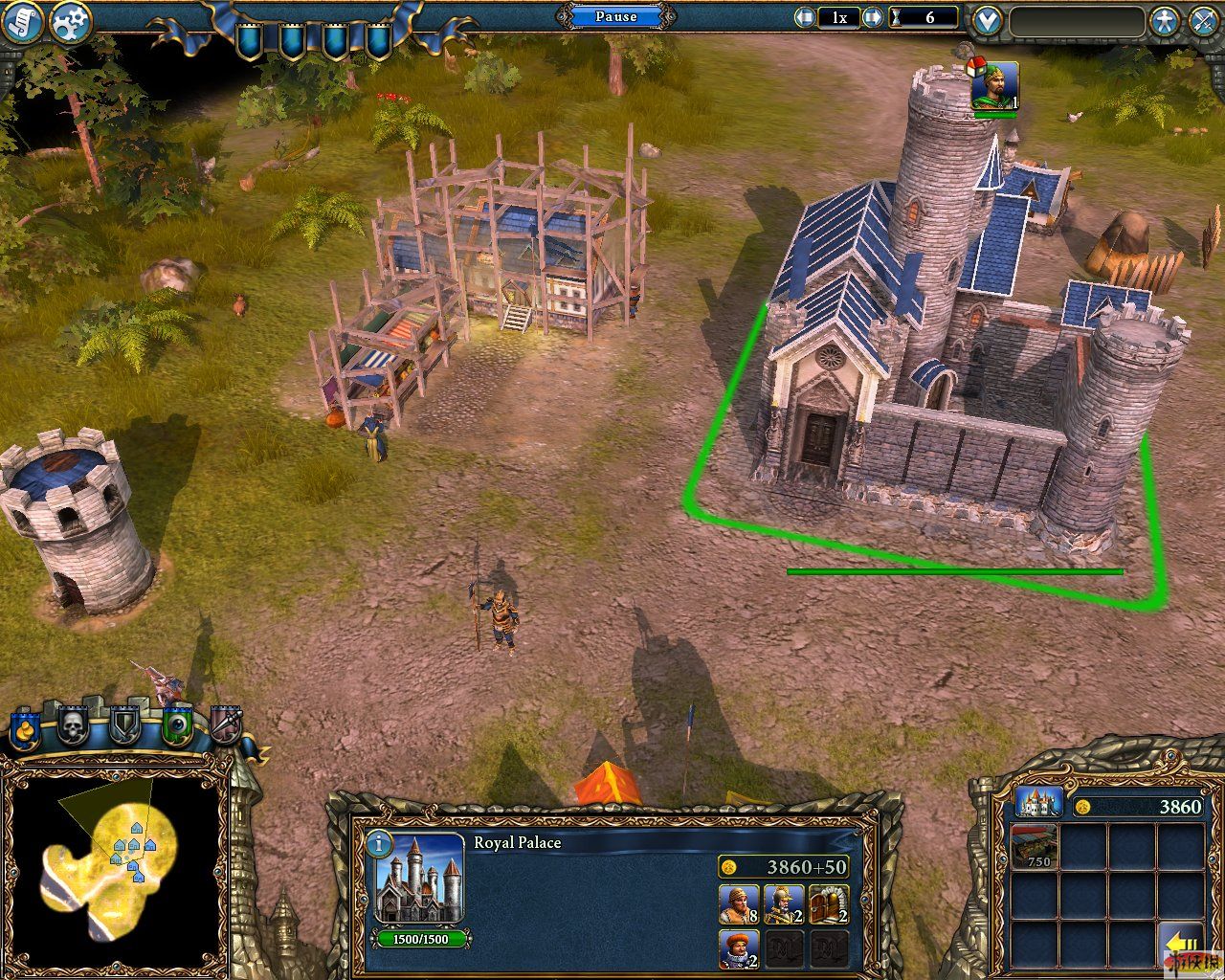The image size is (1225, 980).
Task: Open the hero figure list button
Action: point(1164,21)
